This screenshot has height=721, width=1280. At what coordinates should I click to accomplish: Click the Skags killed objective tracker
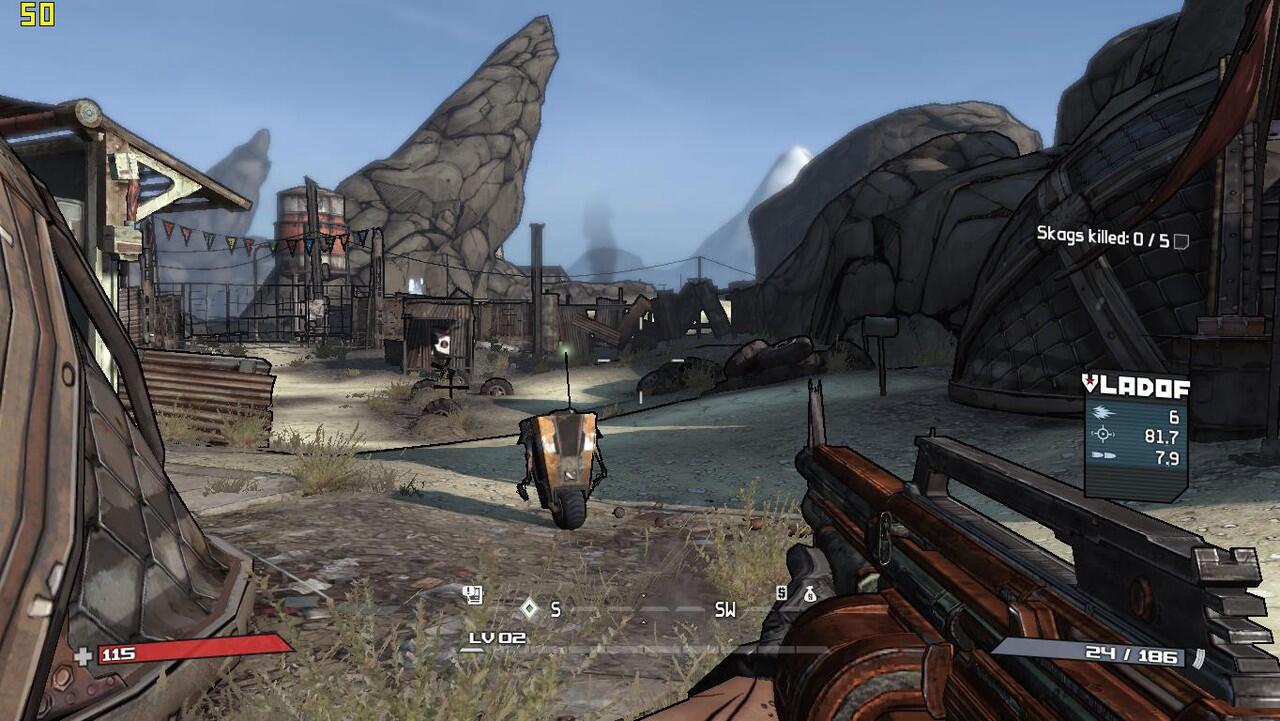point(1104,239)
